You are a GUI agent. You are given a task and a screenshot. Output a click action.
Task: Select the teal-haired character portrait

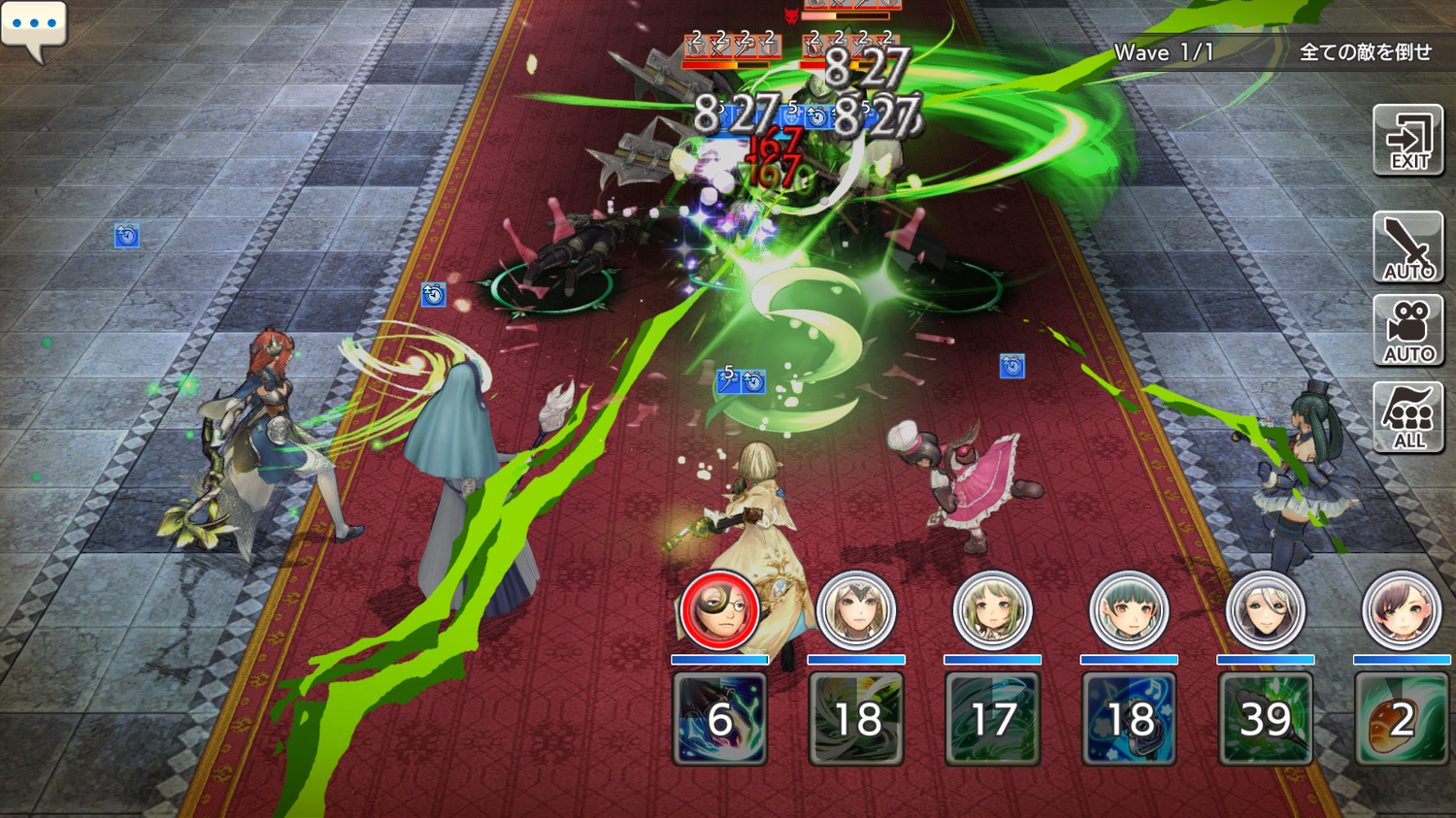click(1129, 610)
